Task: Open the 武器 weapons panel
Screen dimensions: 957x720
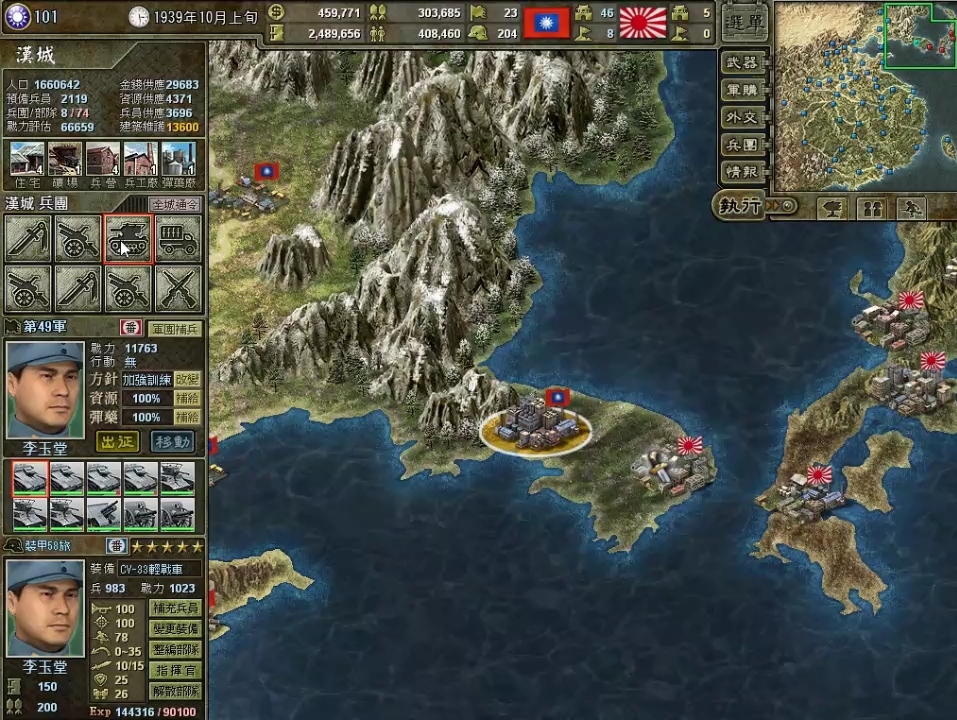Action: tap(745, 63)
